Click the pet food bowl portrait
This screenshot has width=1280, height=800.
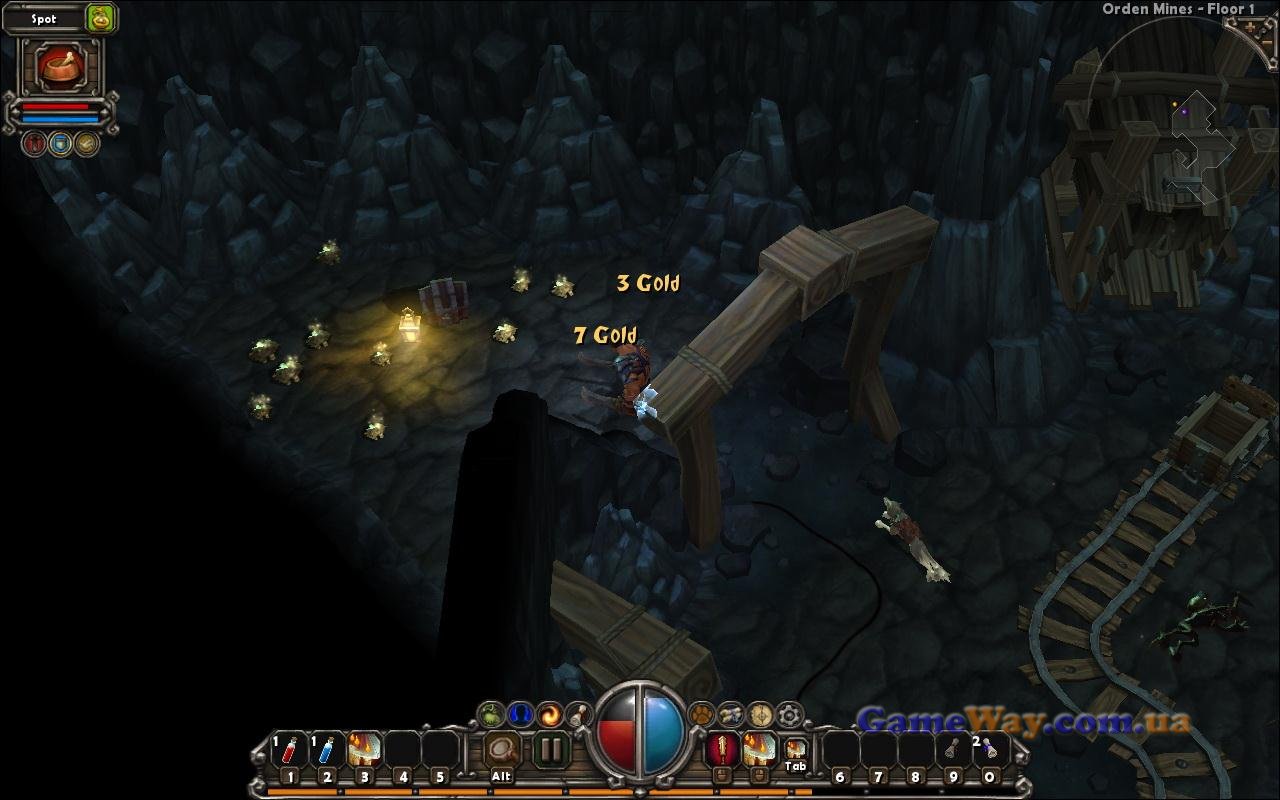(60, 66)
